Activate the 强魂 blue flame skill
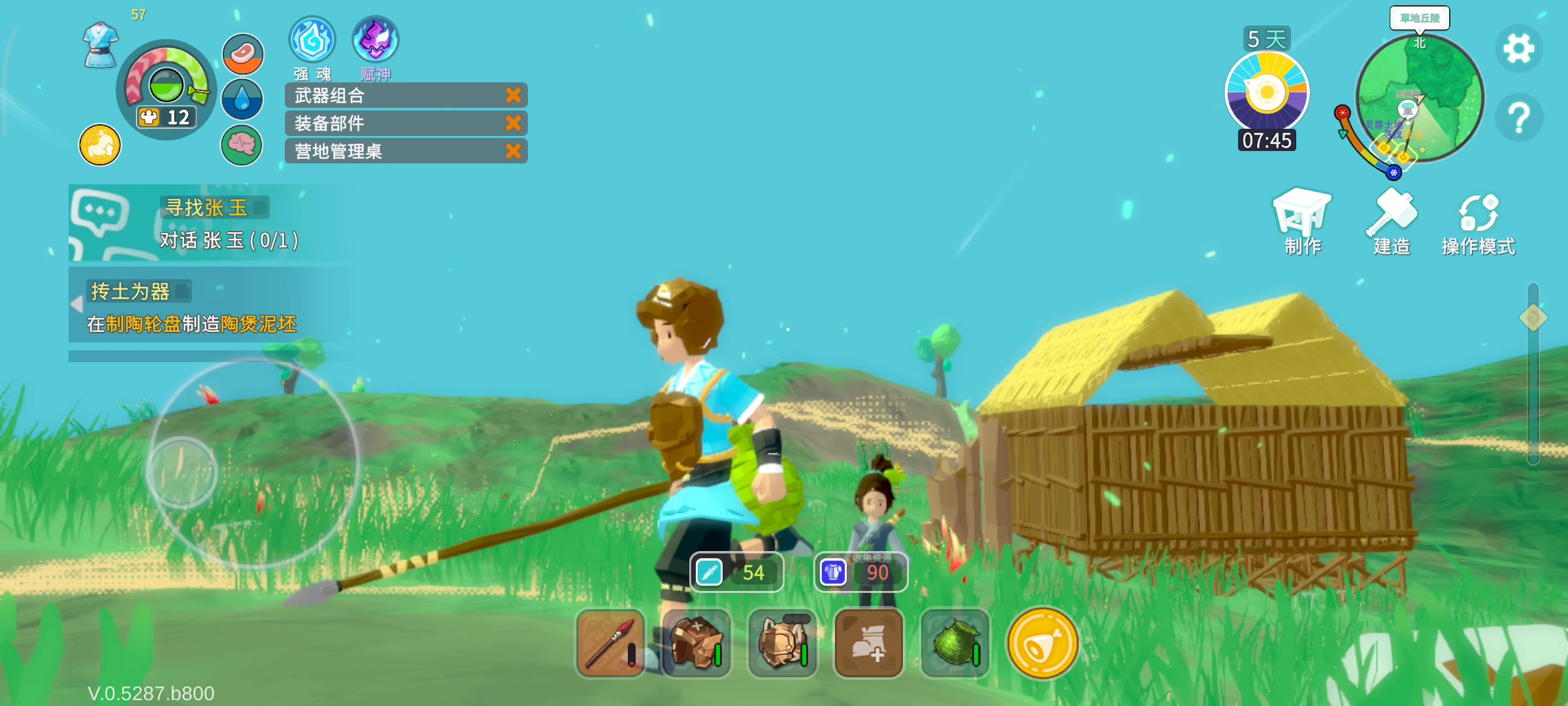The height and width of the screenshot is (706, 1568). click(x=312, y=41)
